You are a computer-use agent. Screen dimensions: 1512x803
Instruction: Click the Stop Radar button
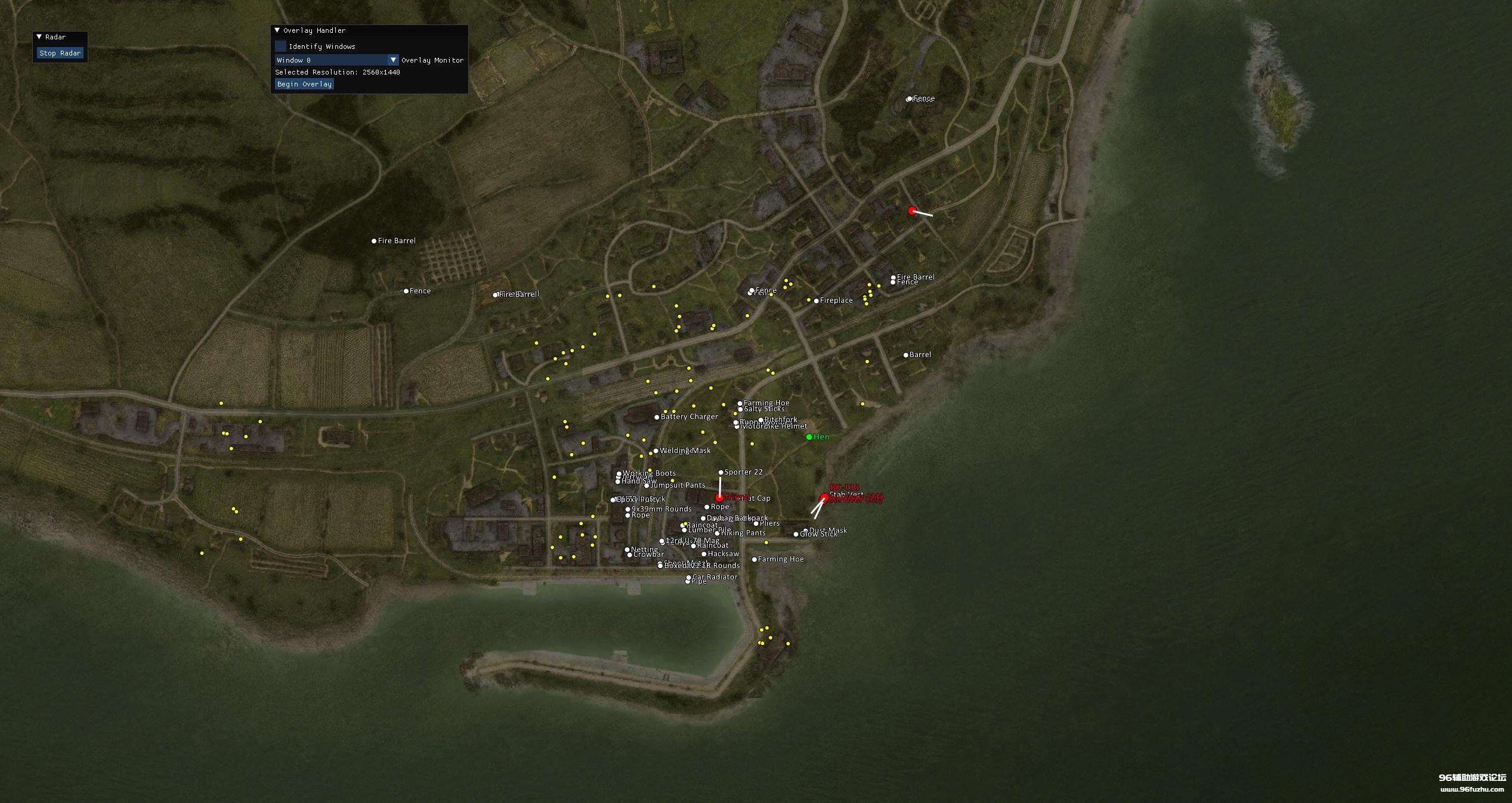click(x=60, y=53)
